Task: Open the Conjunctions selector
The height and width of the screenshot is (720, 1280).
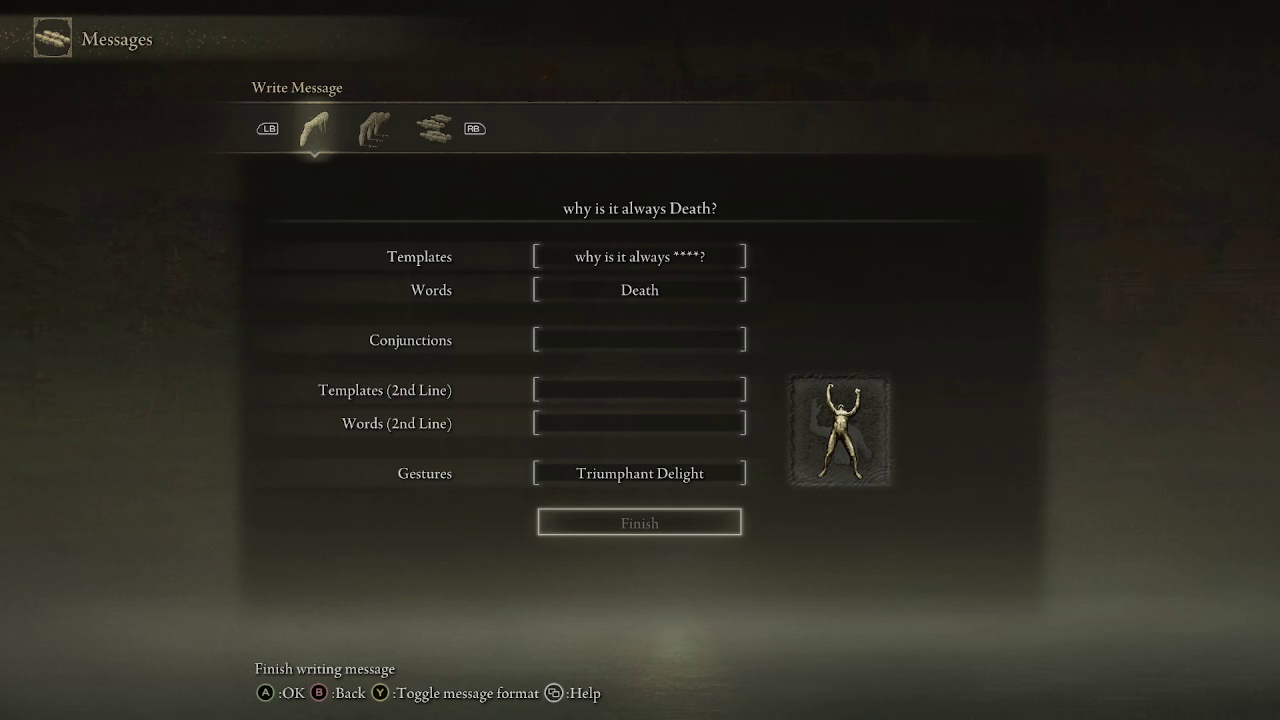Action: click(x=639, y=340)
